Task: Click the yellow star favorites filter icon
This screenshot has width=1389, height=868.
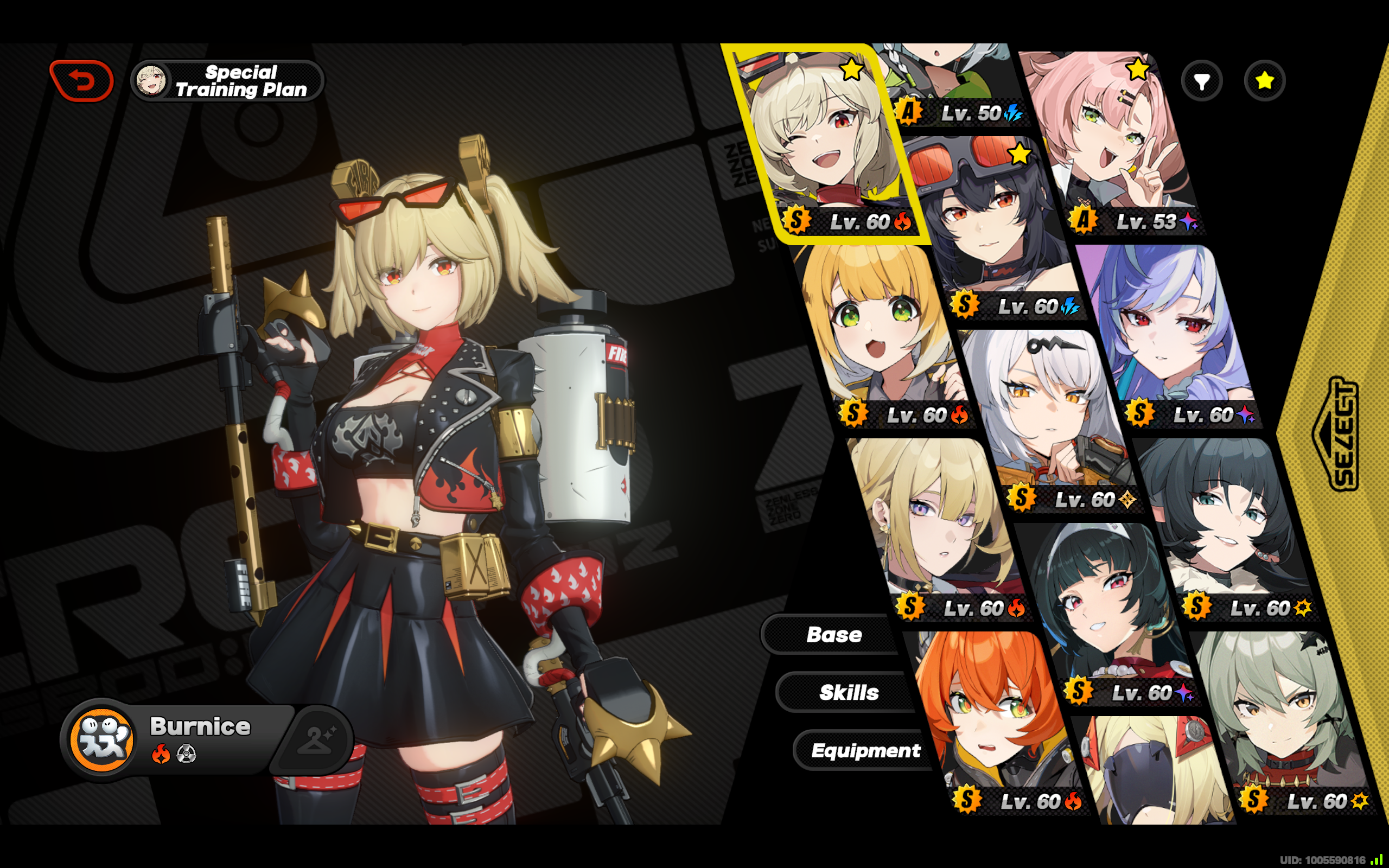Action: [x=1264, y=80]
